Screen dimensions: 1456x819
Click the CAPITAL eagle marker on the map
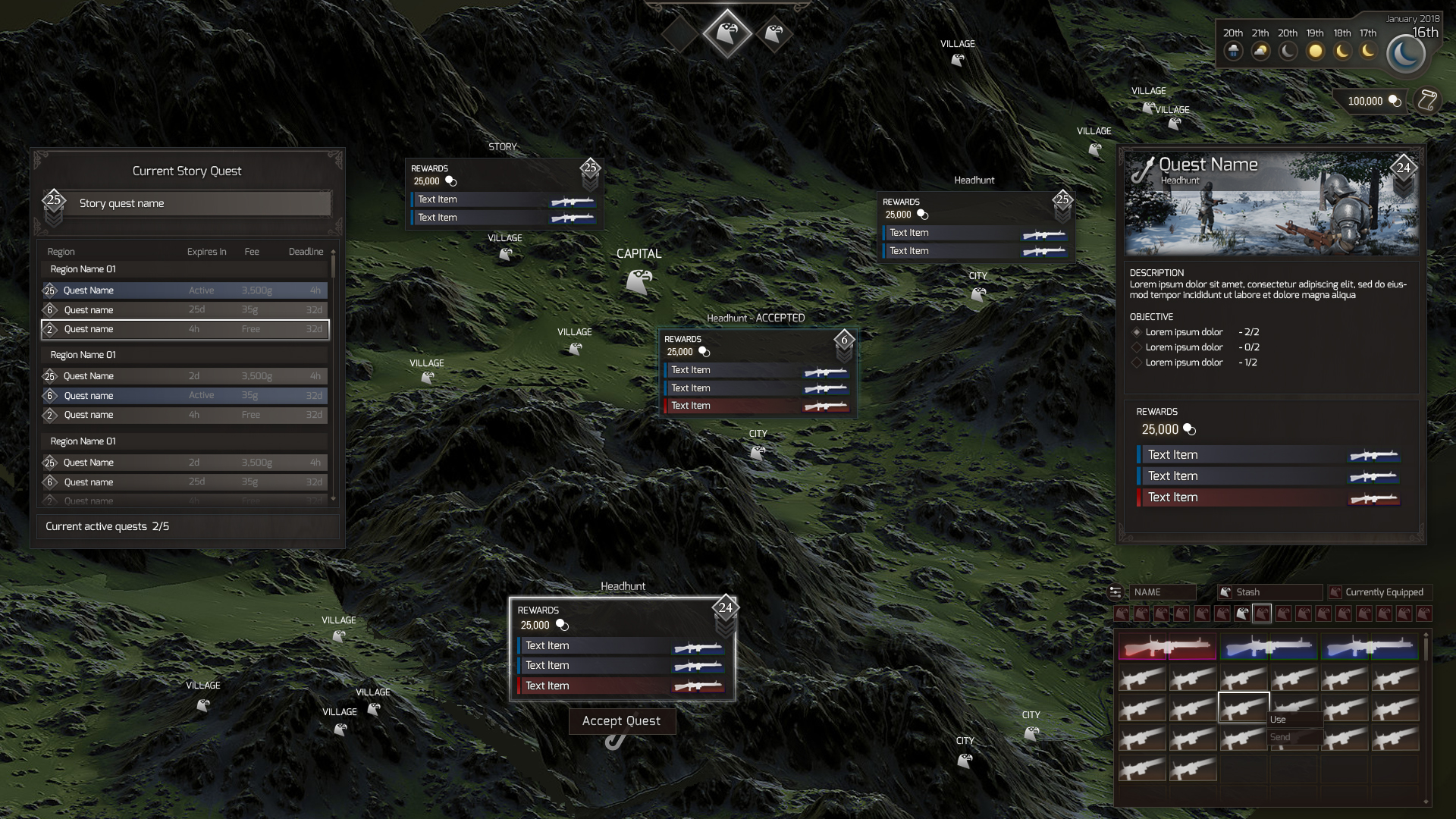coord(639,281)
